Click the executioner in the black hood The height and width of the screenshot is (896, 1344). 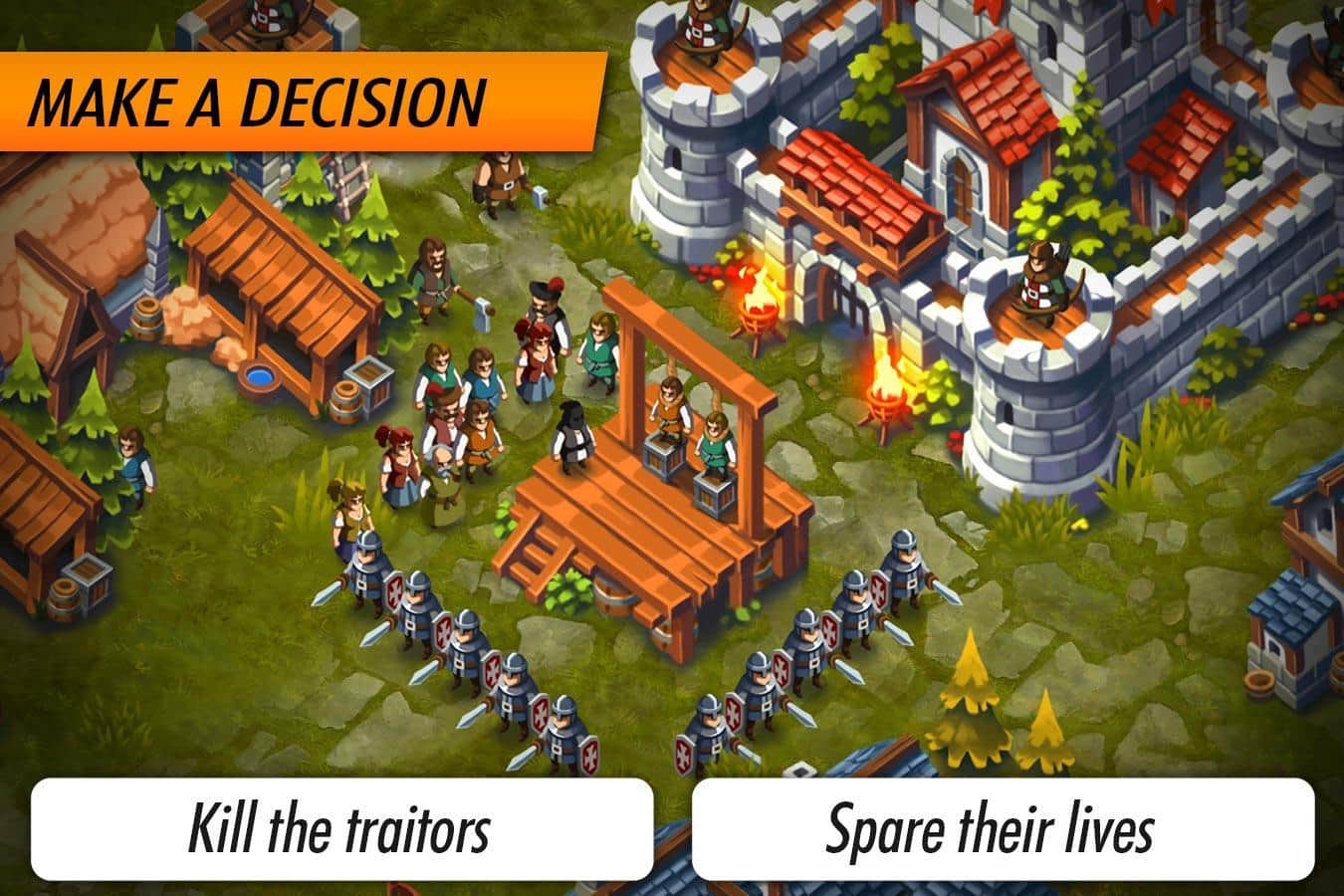(x=573, y=434)
